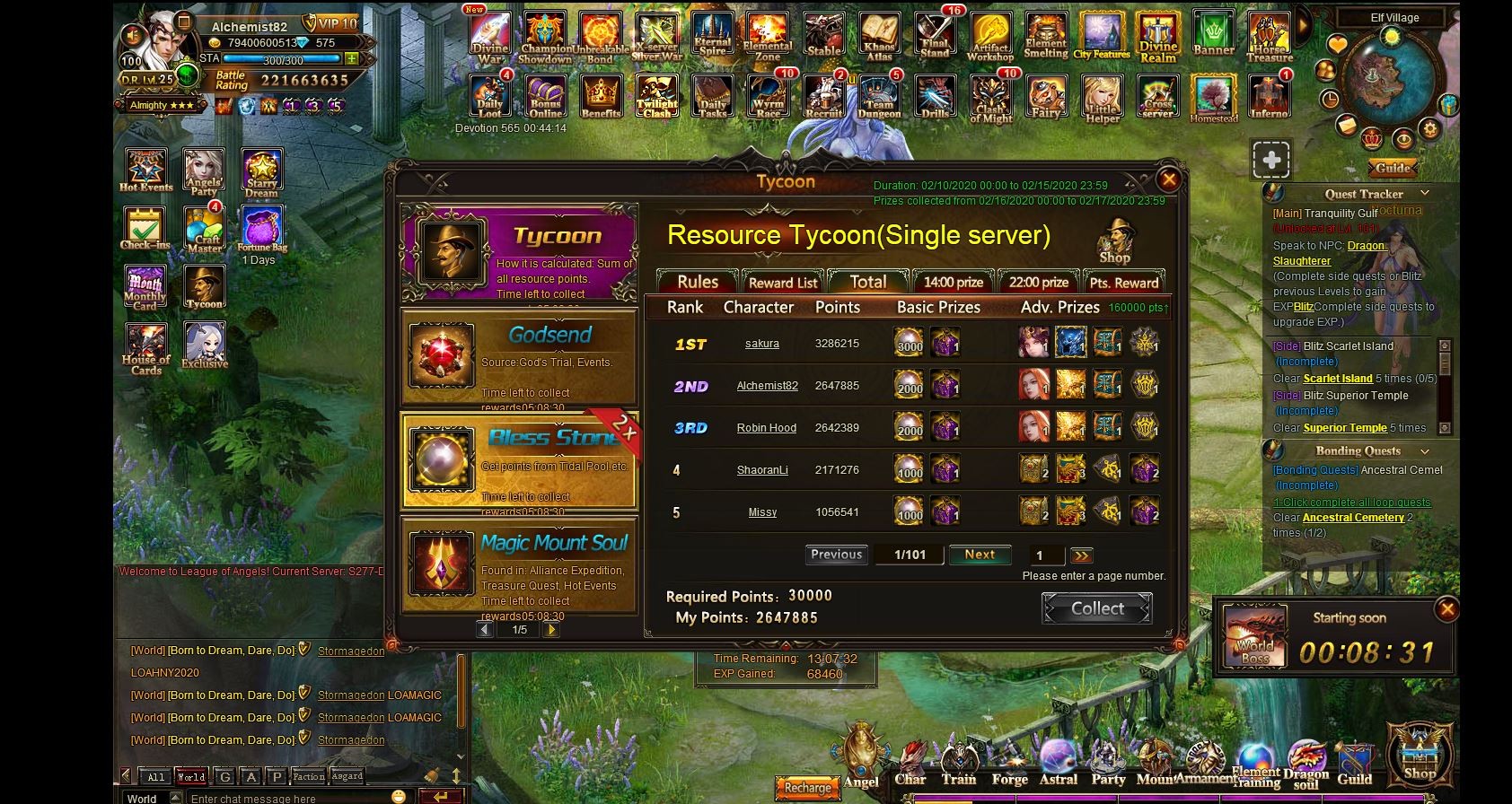The height and width of the screenshot is (804, 1512).
Task: Show the 14:00 prize tab
Action: pyautogui.click(x=953, y=282)
